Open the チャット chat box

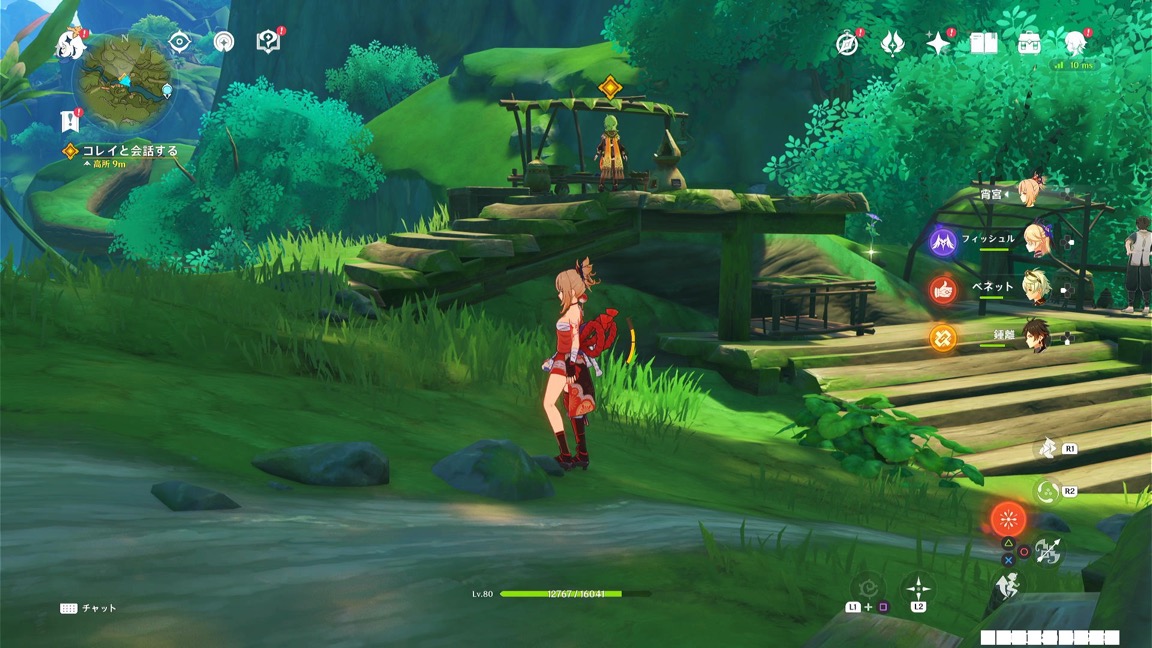pyautogui.click(x=89, y=608)
